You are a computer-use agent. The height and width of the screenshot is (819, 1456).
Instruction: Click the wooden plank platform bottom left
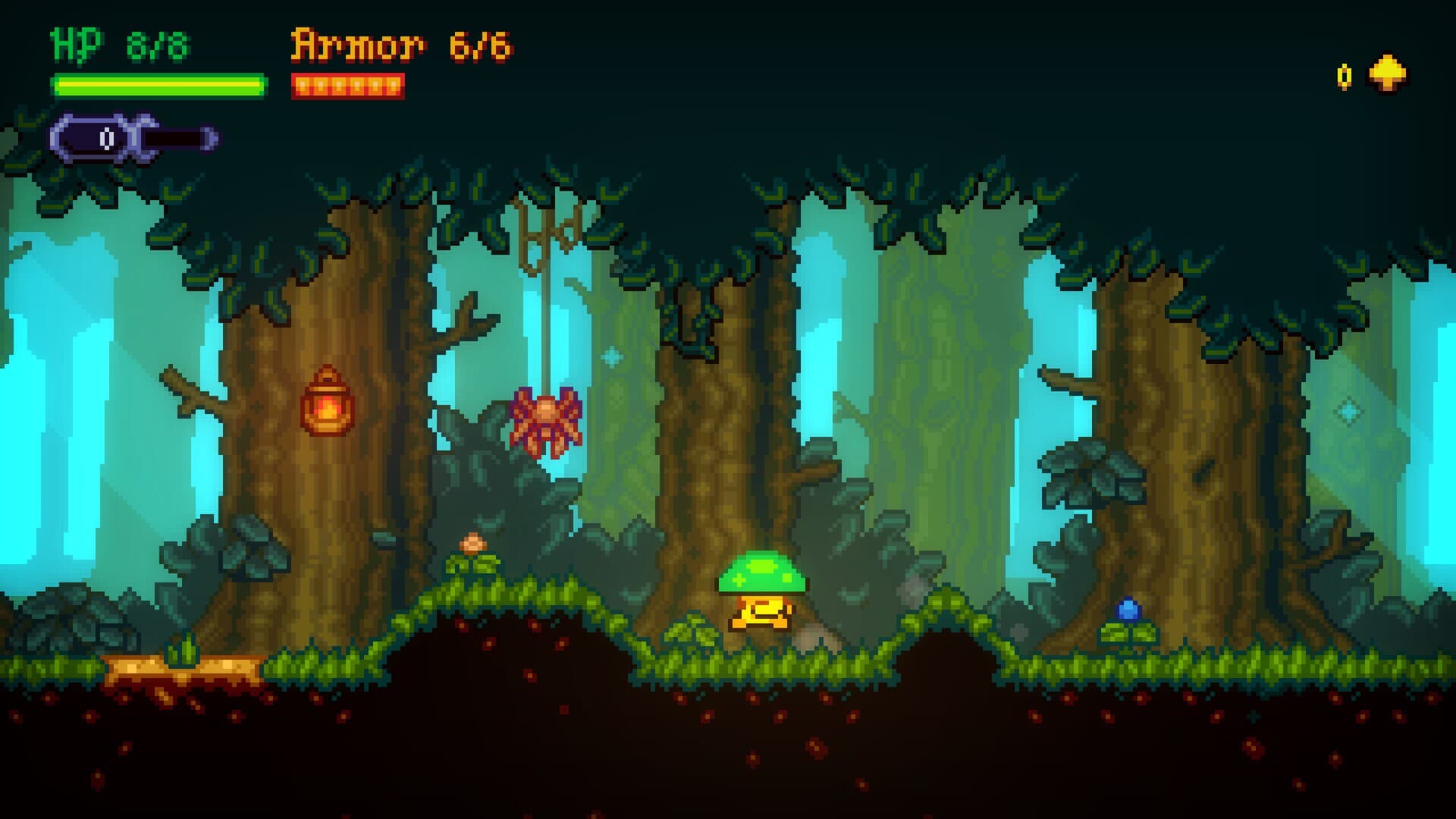pyautogui.click(x=182, y=665)
